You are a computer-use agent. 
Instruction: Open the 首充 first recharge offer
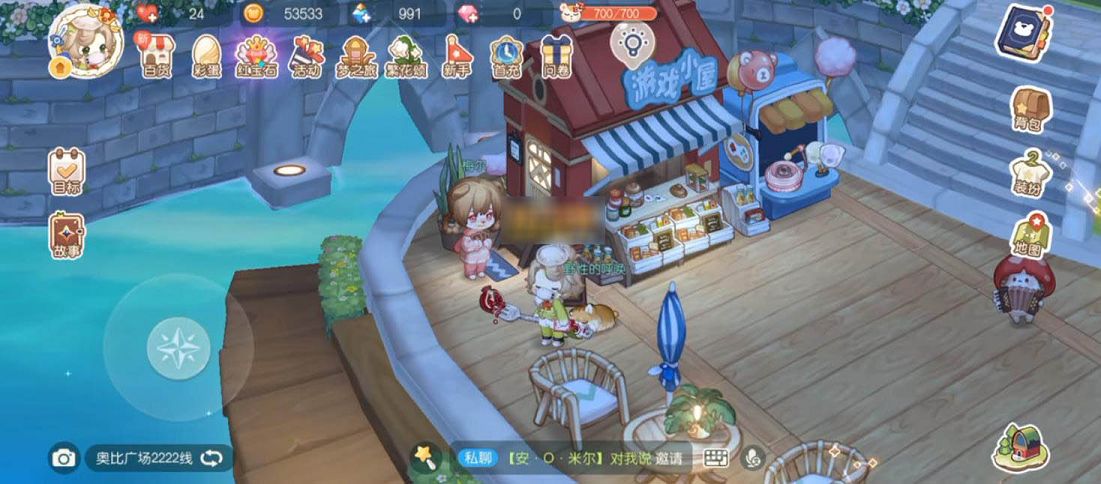pos(506,56)
